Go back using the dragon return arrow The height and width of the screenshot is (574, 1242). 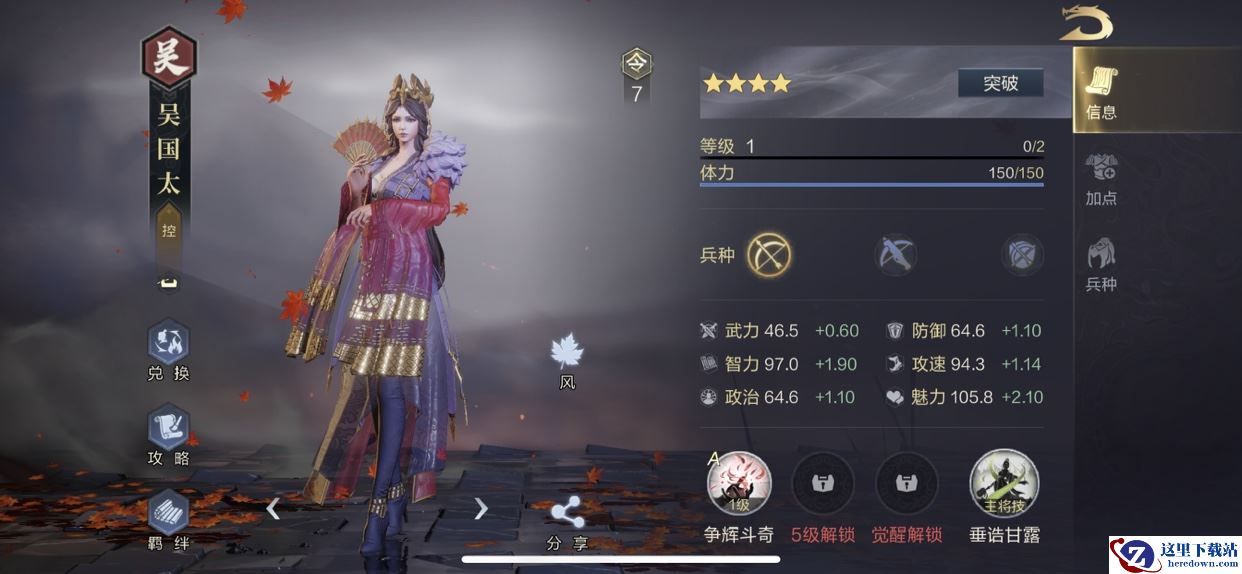[1086, 22]
